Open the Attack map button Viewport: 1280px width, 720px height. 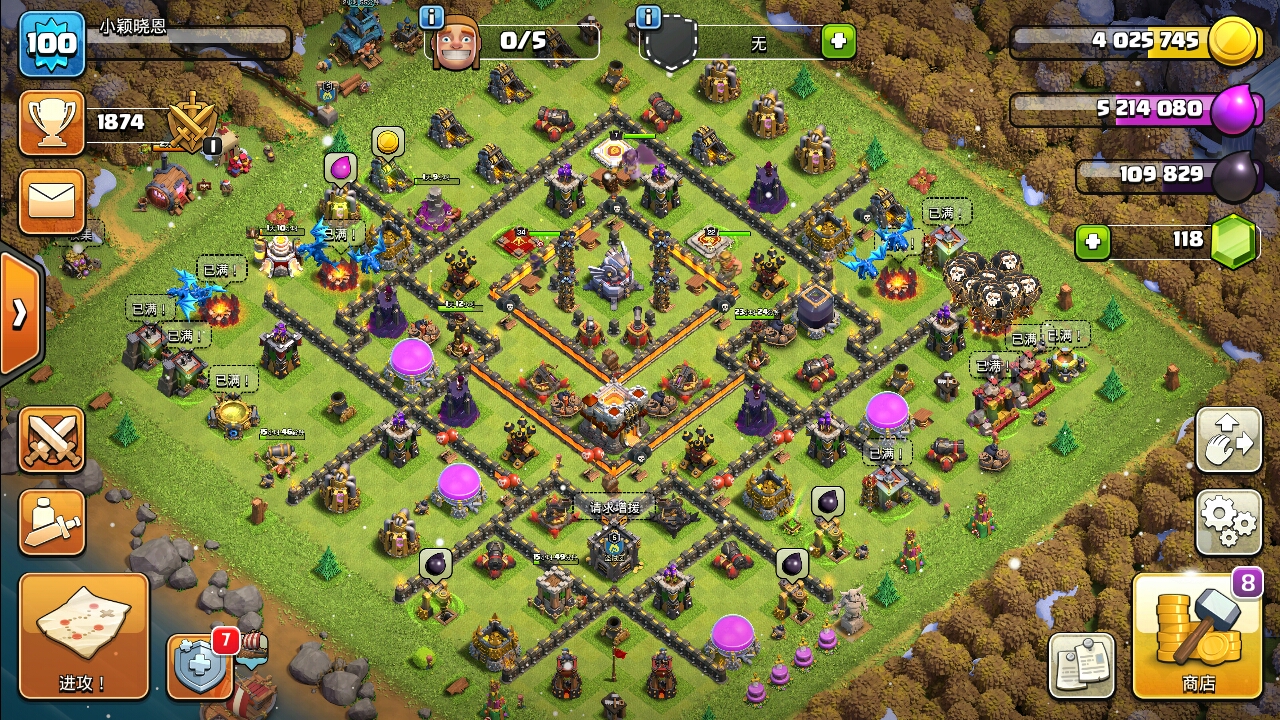pyautogui.click(x=84, y=636)
